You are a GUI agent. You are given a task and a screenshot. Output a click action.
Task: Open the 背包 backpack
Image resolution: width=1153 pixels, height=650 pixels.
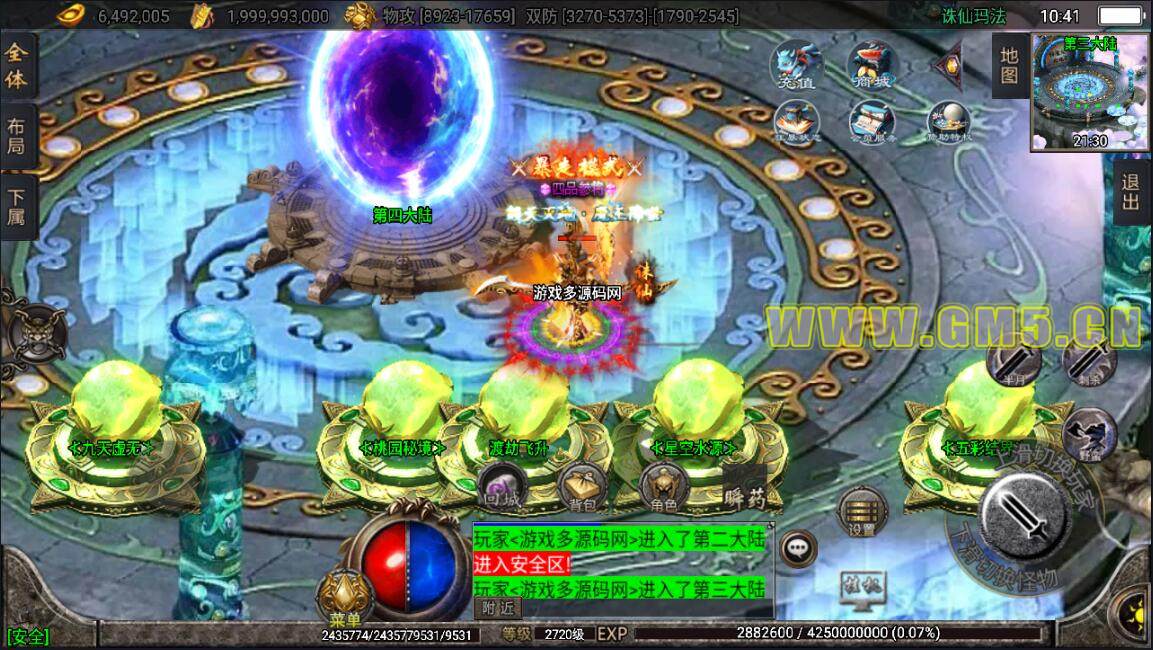(x=579, y=487)
